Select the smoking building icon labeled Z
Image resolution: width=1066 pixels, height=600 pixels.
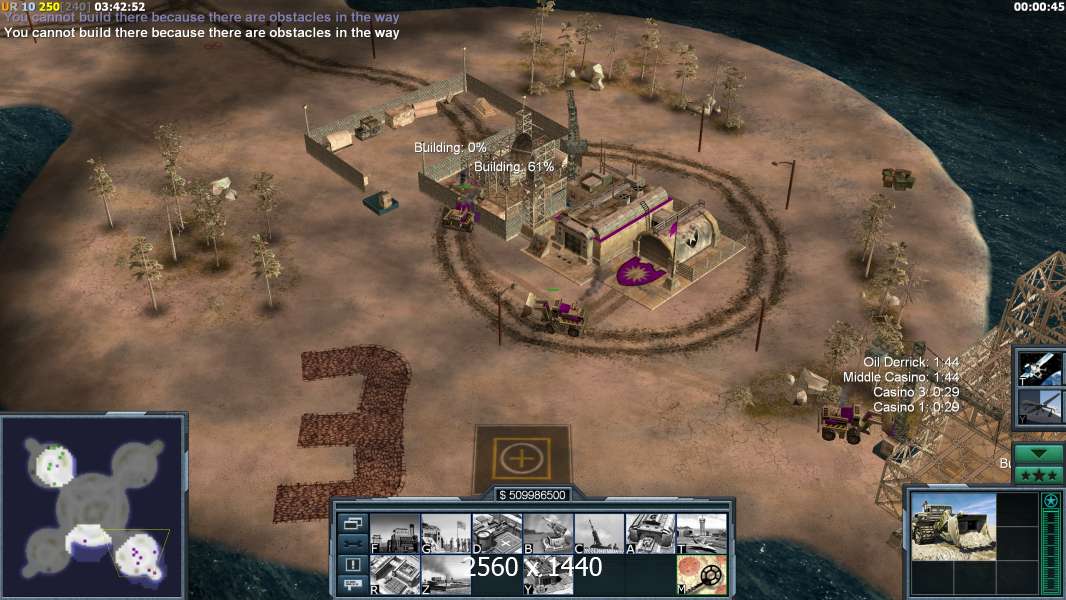coord(446,574)
